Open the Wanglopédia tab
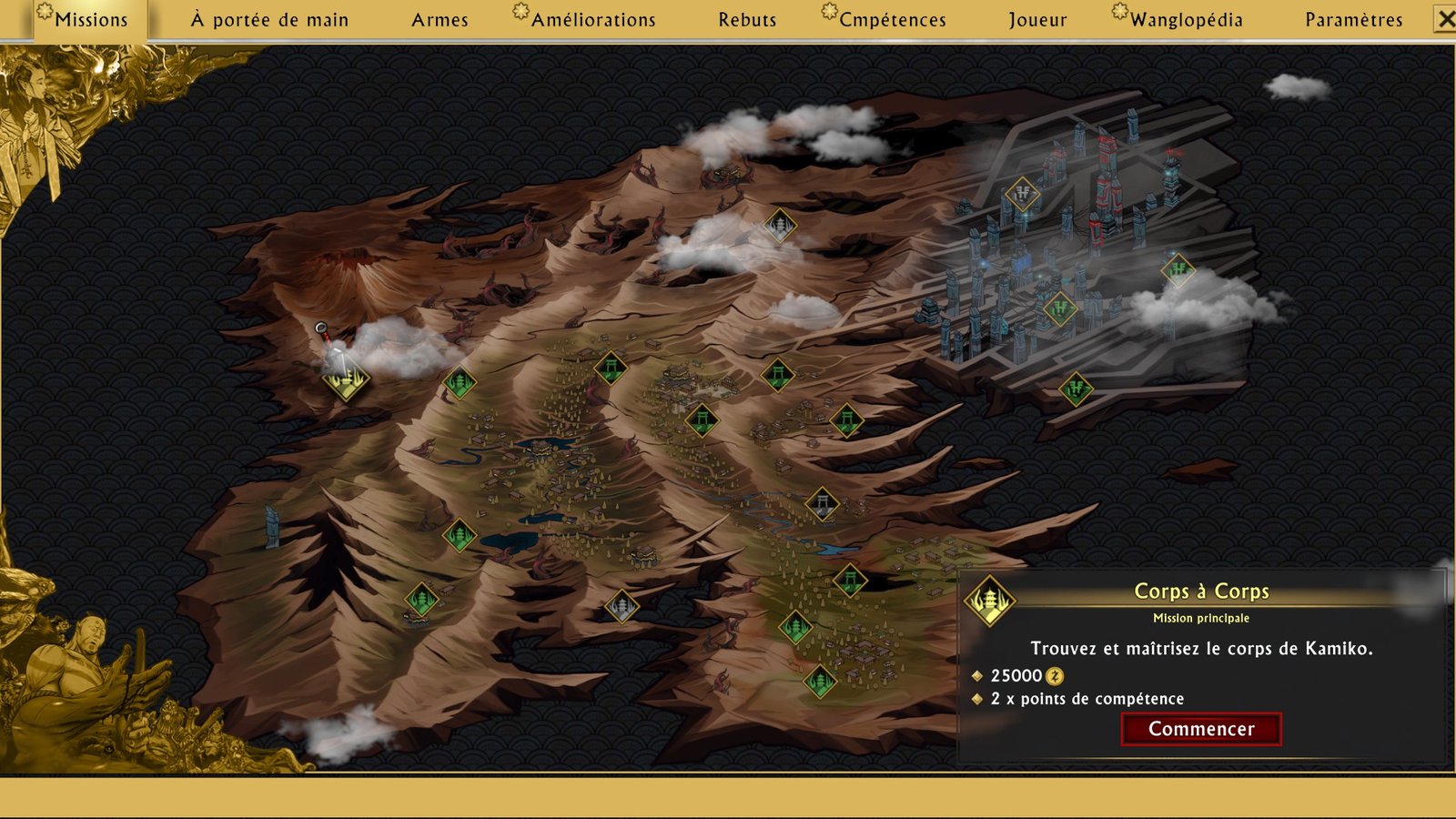The height and width of the screenshot is (819, 1456). click(1186, 20)
